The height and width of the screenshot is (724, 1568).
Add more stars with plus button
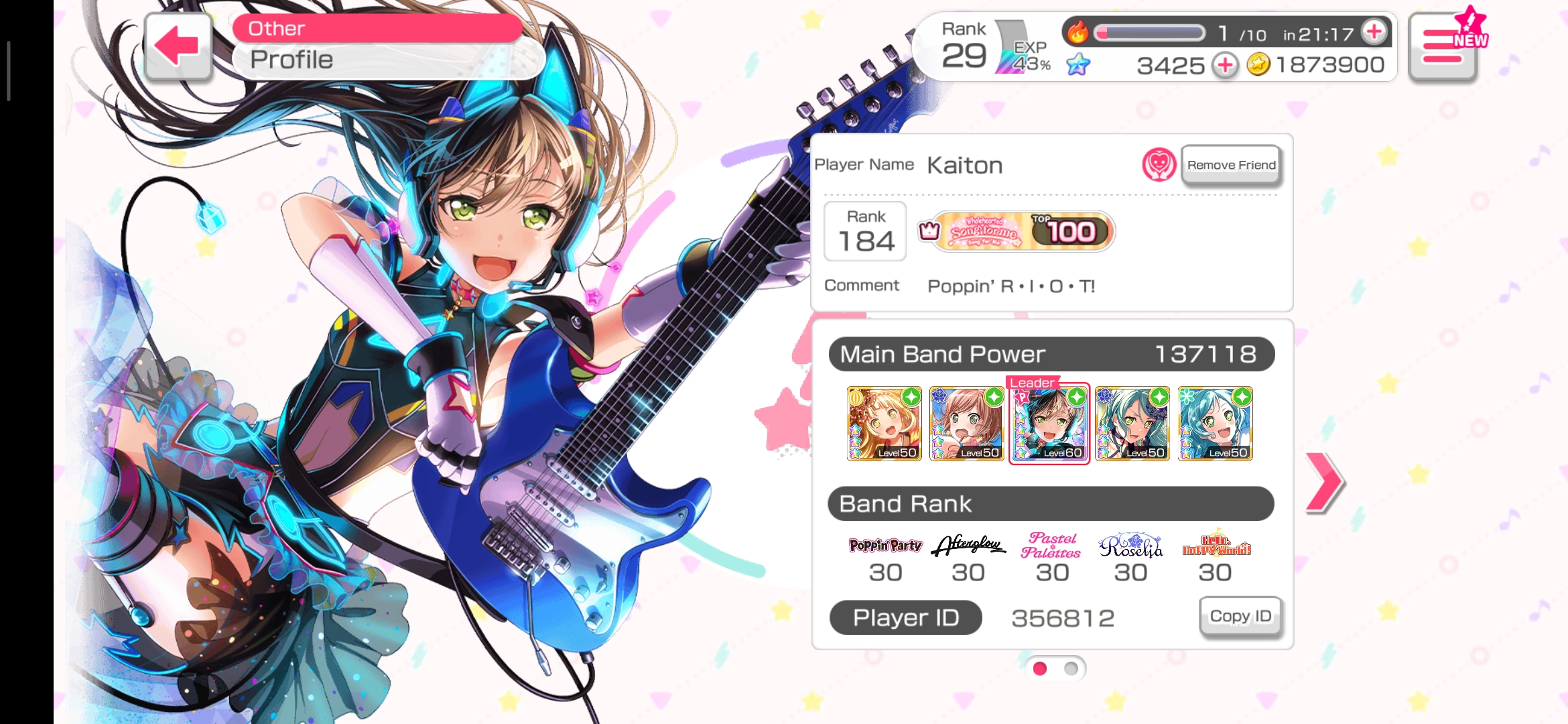click(x=1226, y=65)
